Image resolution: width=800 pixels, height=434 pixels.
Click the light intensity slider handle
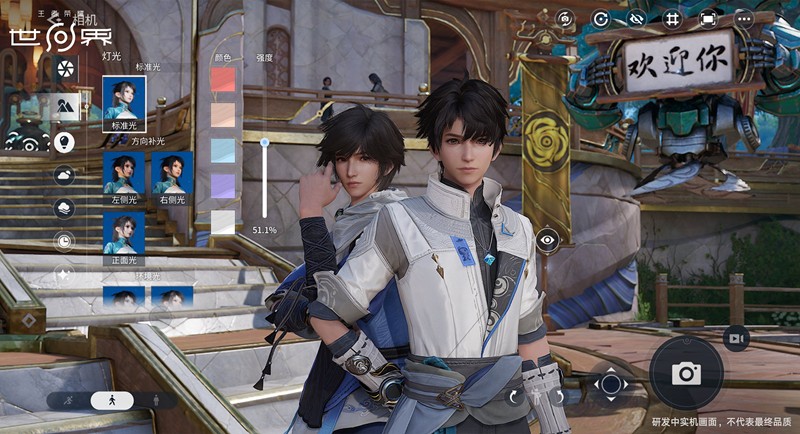pos(265,143)
